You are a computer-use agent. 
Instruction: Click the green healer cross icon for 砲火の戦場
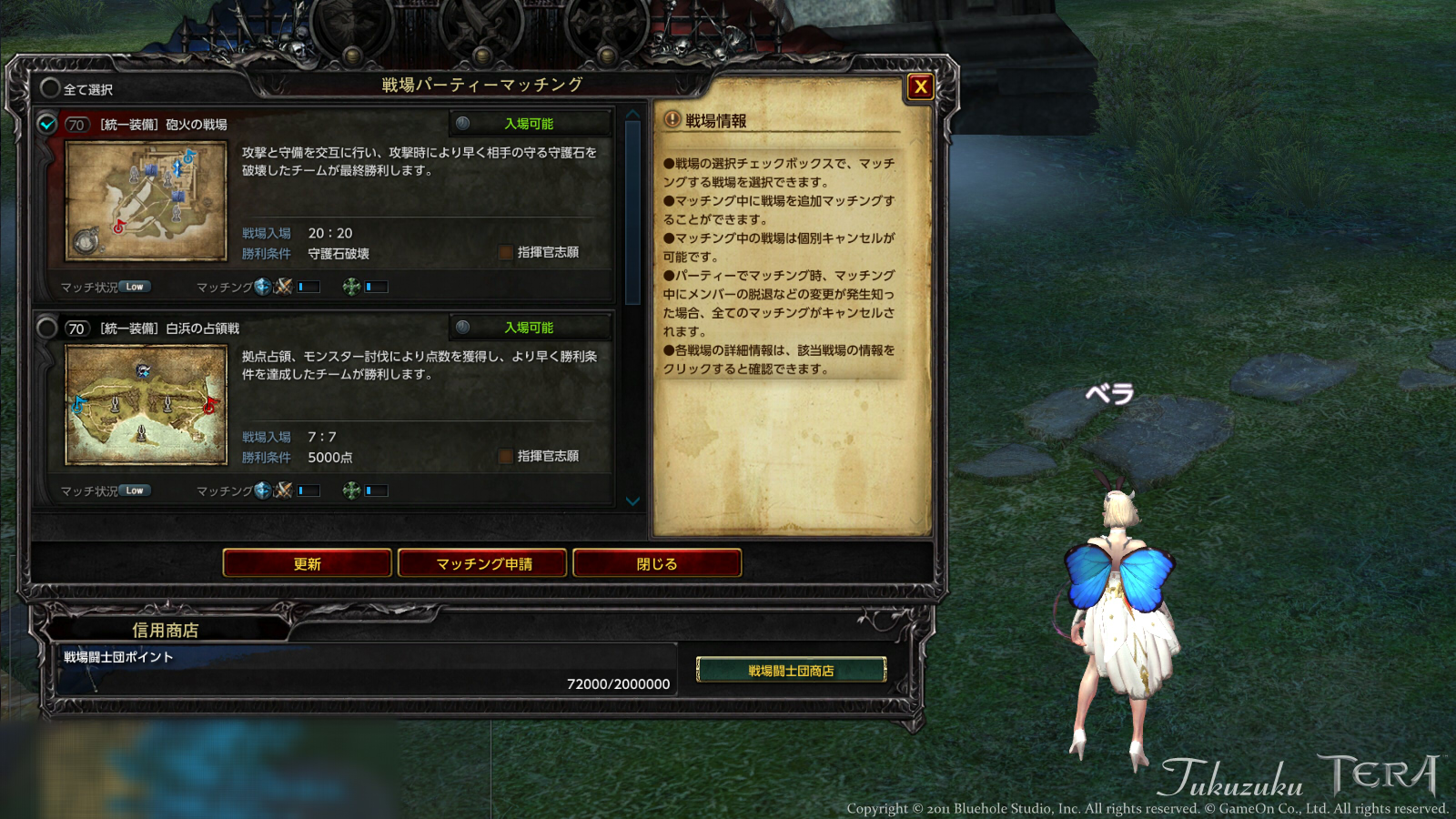pyautogui.click(x=351, y=286)
